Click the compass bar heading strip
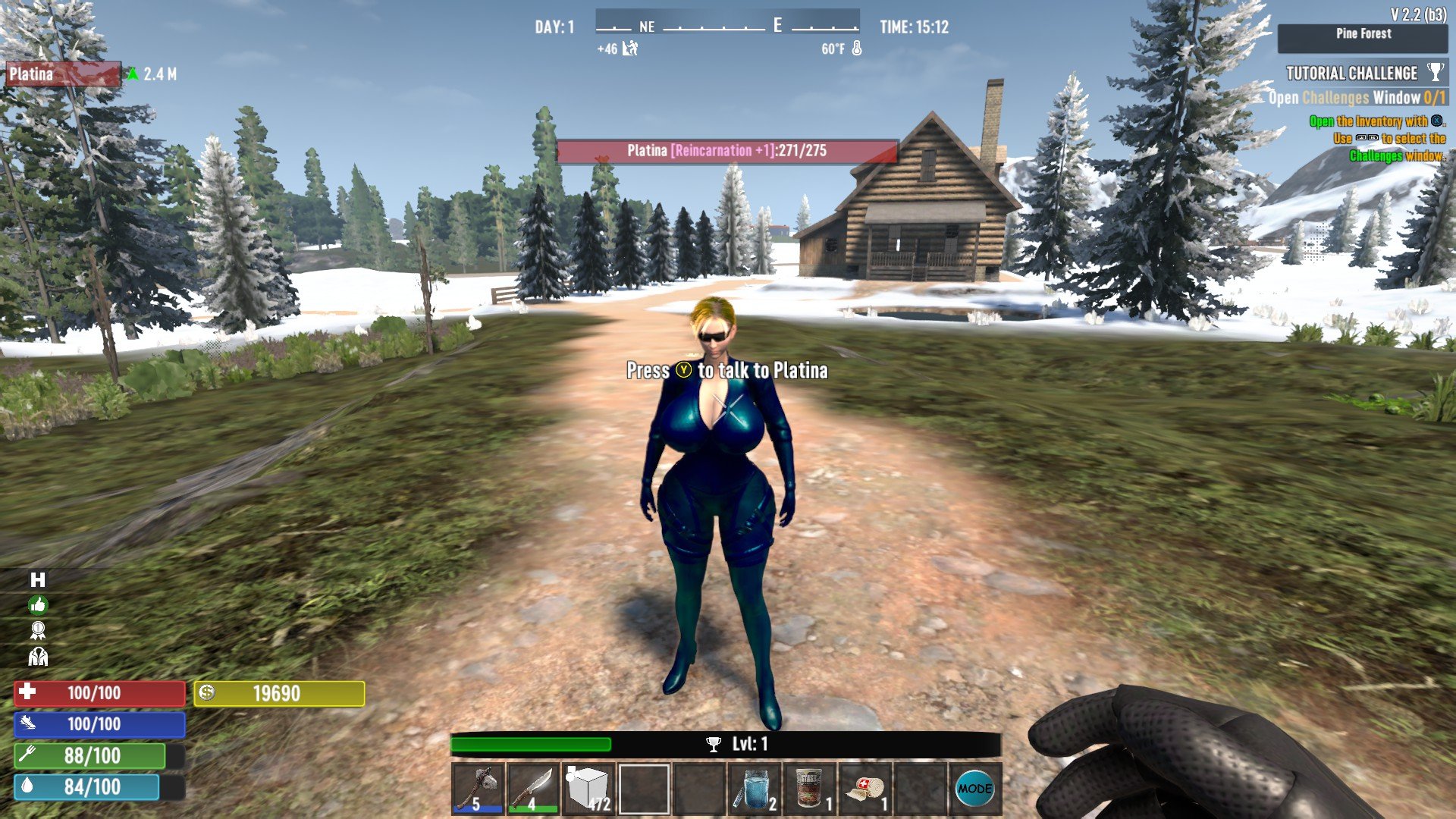The image size is (1456, 819). point(727,27)
